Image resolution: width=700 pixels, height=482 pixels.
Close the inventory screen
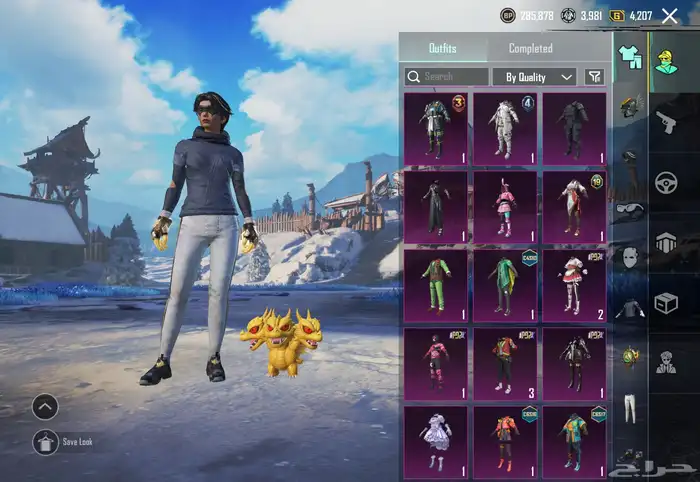(669, 16)
